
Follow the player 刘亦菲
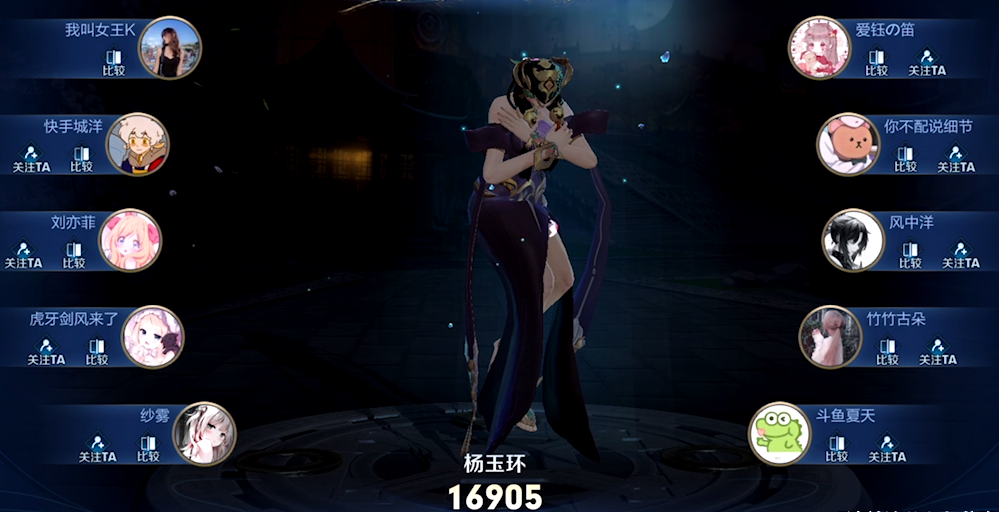pyautogui.click(x=23, y=255)
